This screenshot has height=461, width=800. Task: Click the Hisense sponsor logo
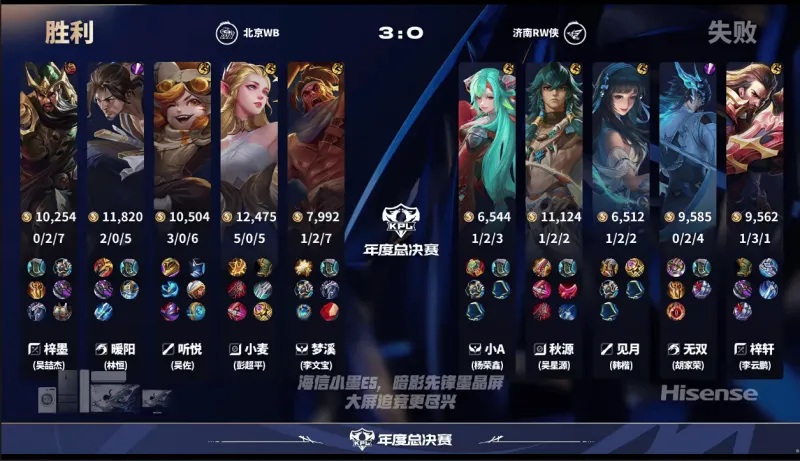click(x=708, y=393)
